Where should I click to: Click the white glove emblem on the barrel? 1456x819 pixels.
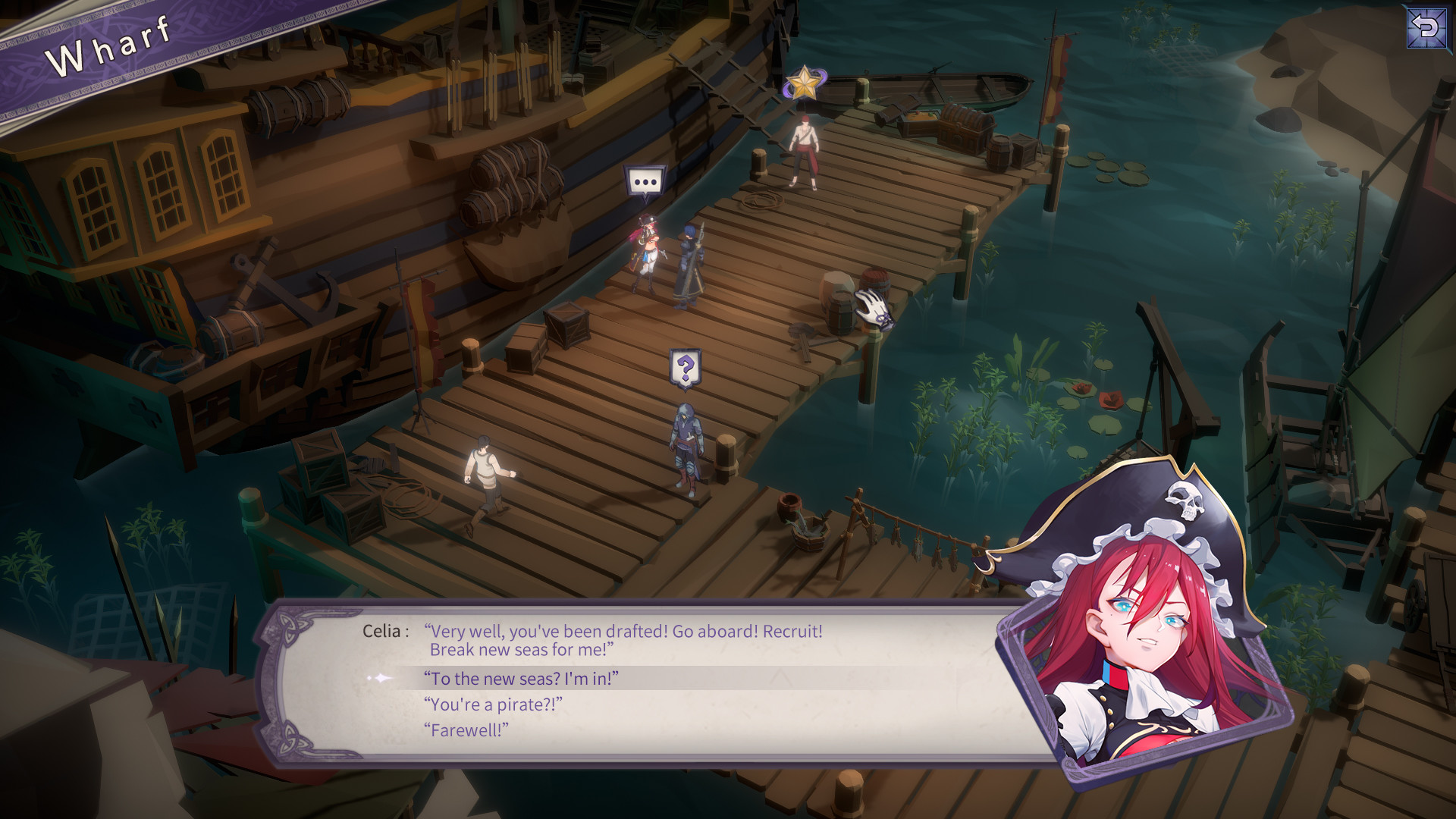tap(874, 309)
